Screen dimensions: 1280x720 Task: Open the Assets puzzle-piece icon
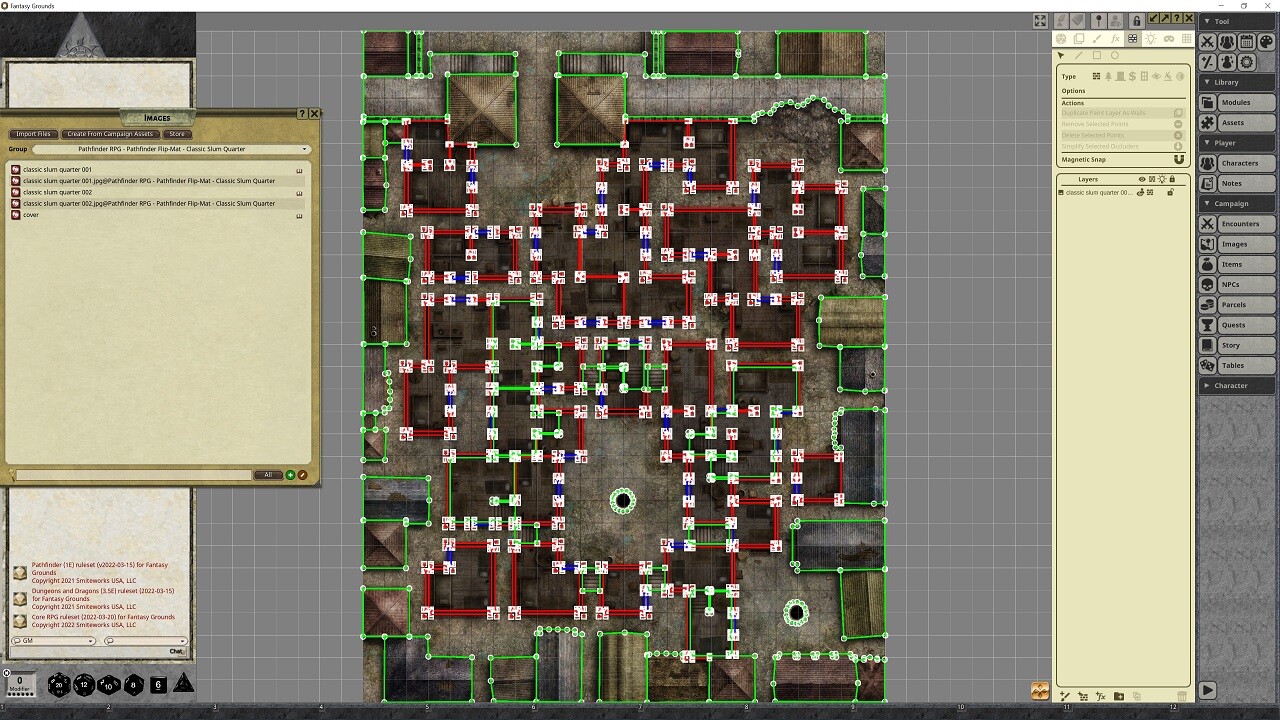tap(1208, 122)
